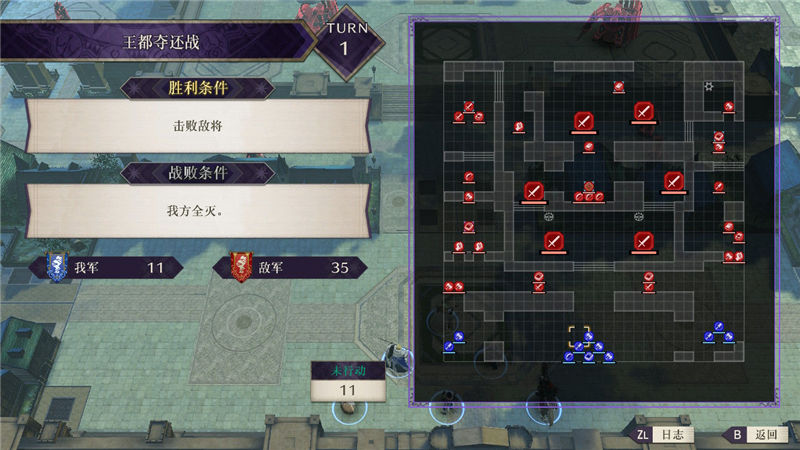Click the red 敌军 army banner icon

[241, 267]
